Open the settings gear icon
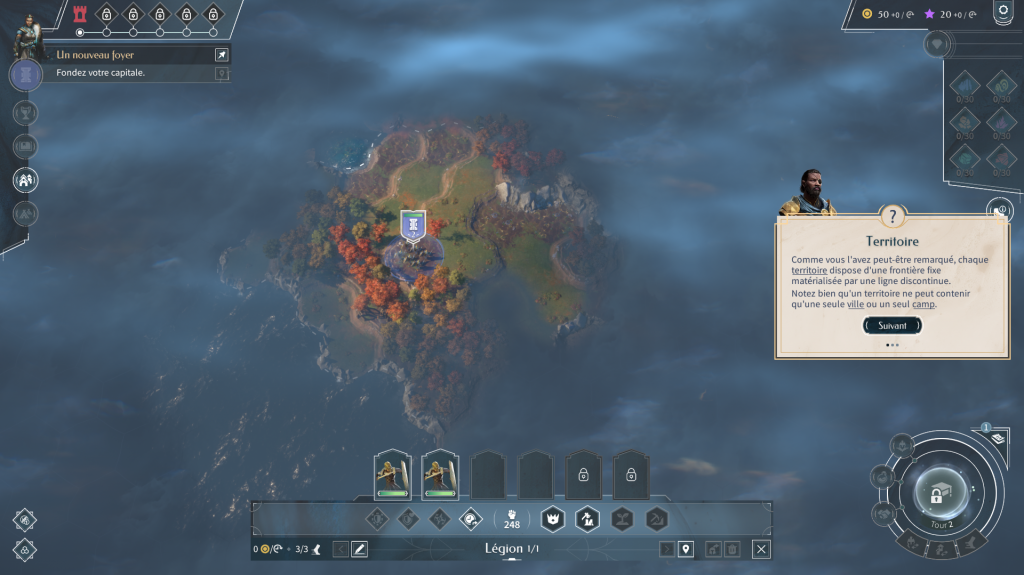This screenshot has width=1024, height=575. (x=1002, y=11)
